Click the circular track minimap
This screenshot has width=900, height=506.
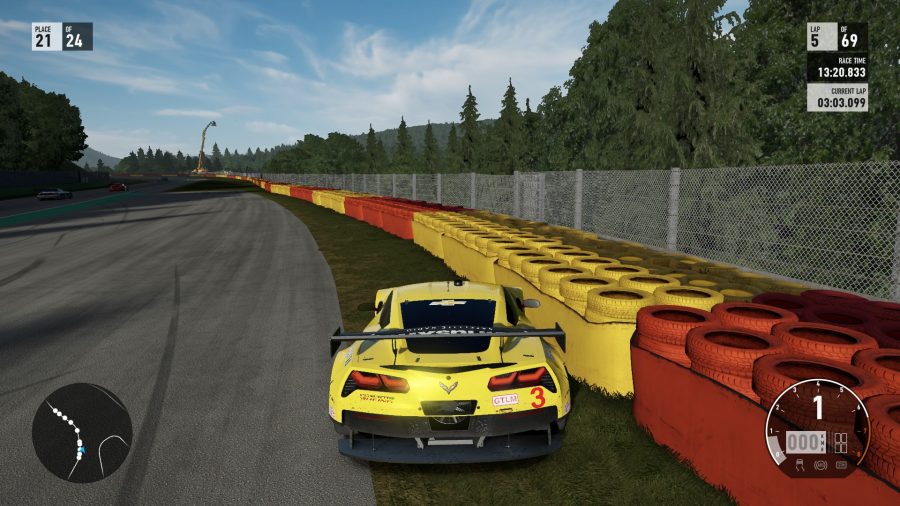tap(82, 433)
